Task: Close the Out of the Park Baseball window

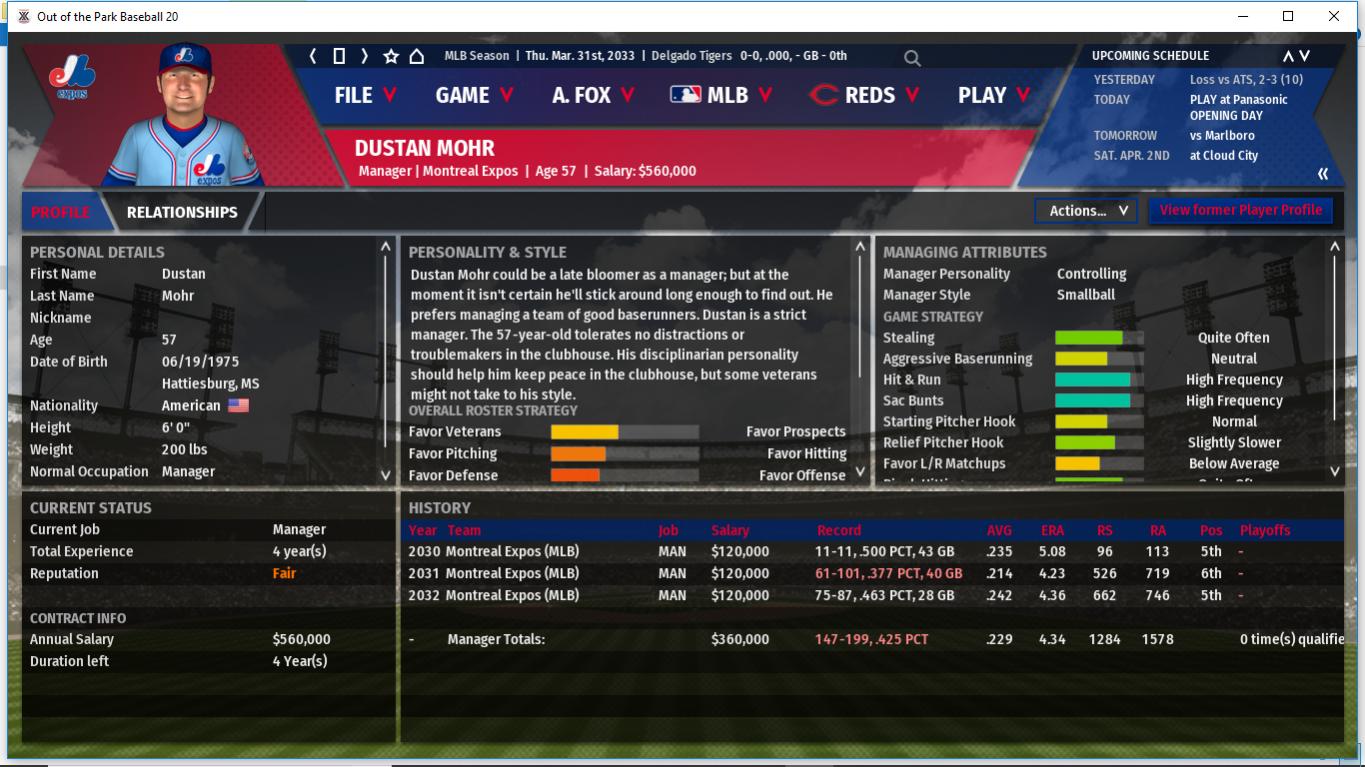Action: [1333, 16]
